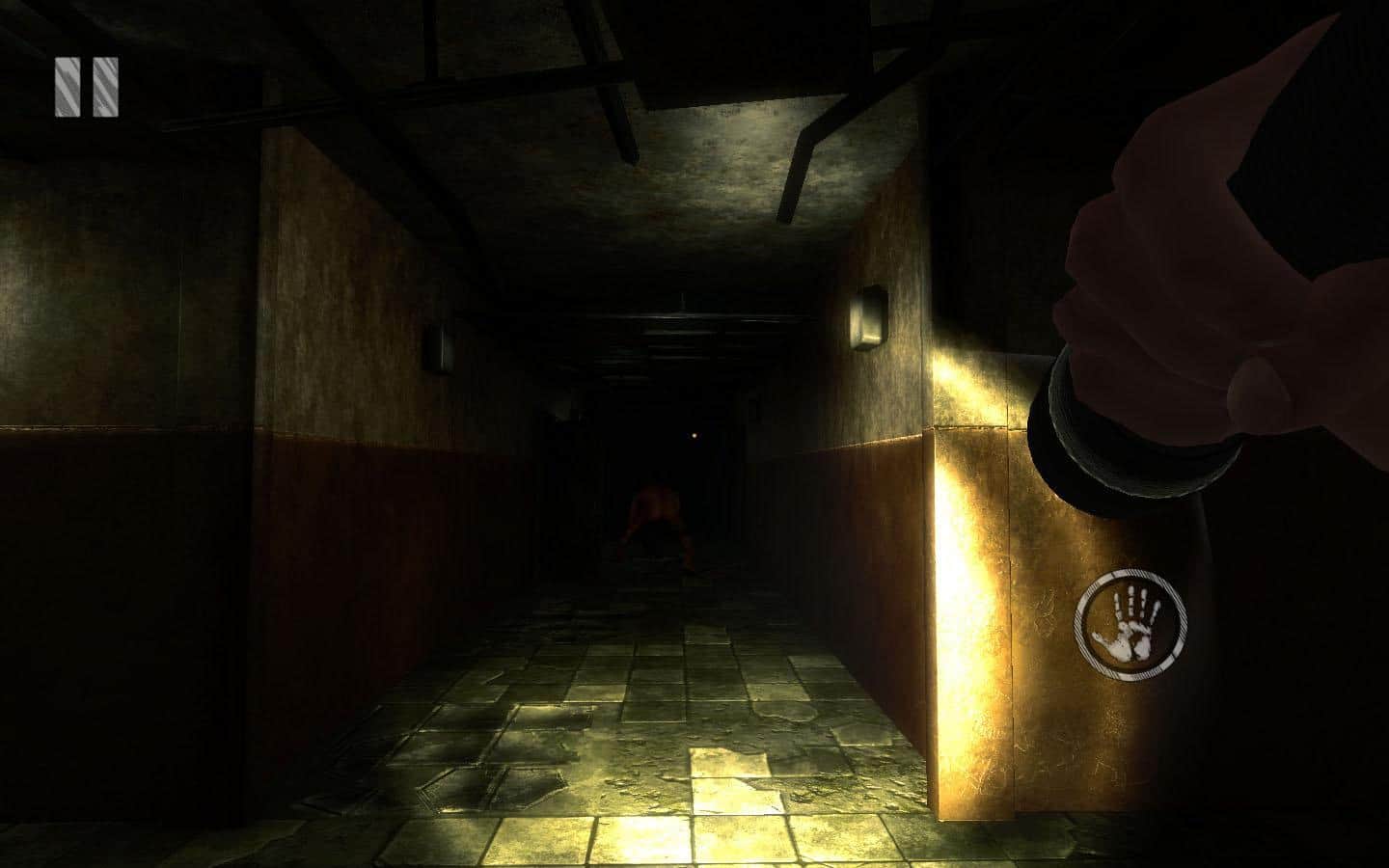This screenshot has width=1389, height=868.
Task: Click the wall lamp on the right wall
Action: coord(869,316)
